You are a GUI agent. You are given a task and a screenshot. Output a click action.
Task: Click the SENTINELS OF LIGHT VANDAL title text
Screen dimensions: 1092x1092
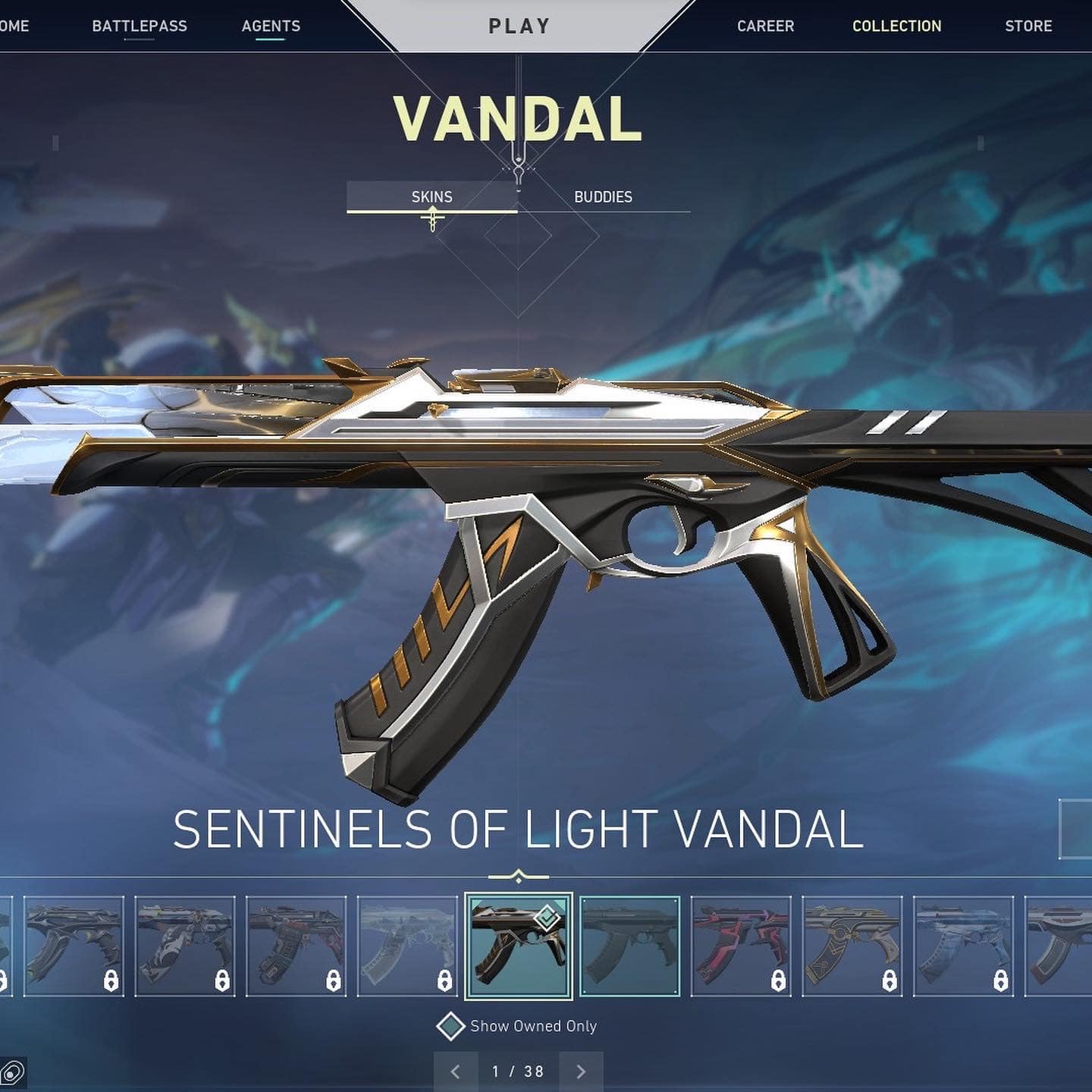[519, 829]
